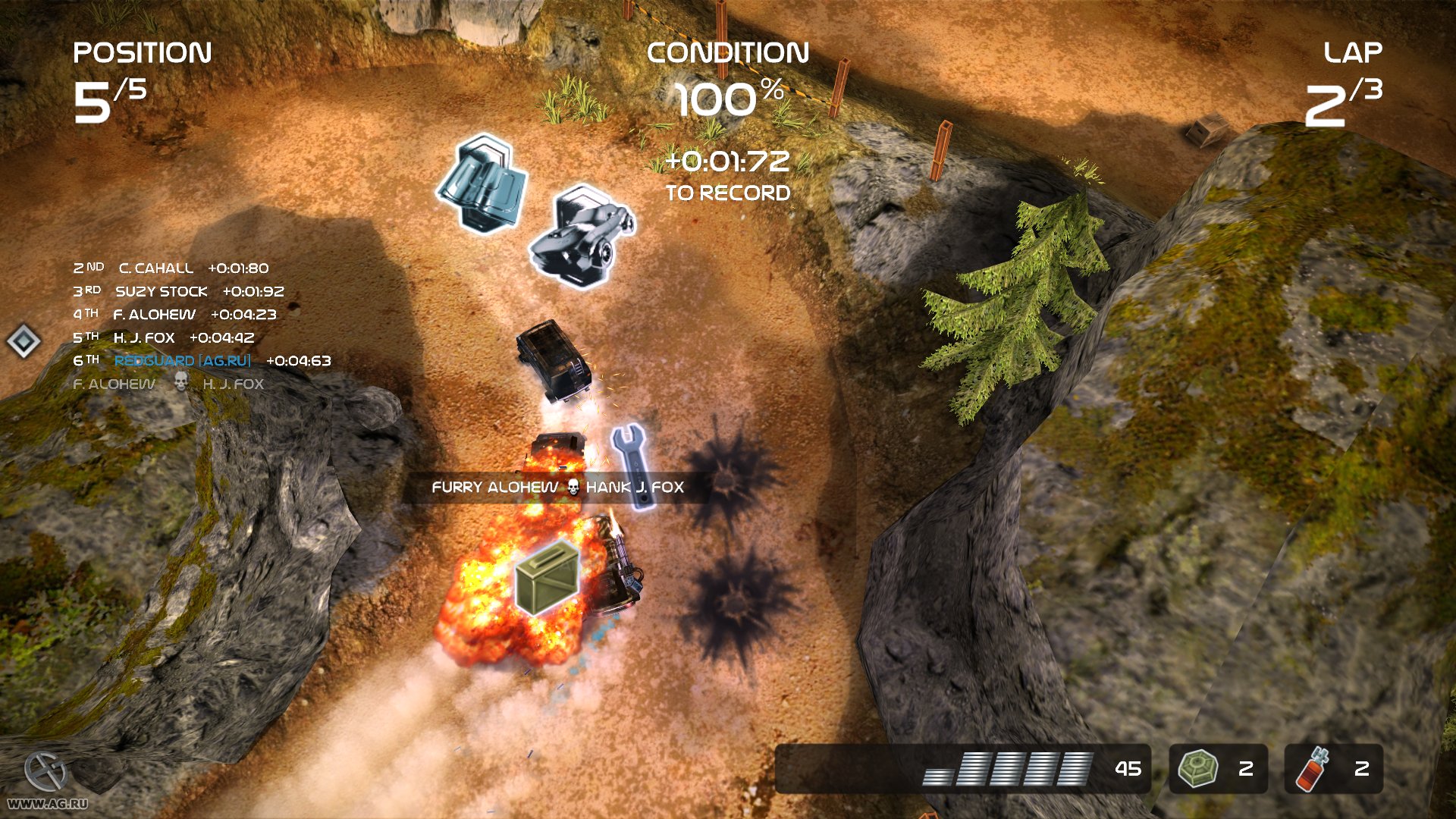Image resolution: width=1456 pixels, height=819 pixels.
Task: Select the H. J. FOX standings row
Action: [163, 337]
